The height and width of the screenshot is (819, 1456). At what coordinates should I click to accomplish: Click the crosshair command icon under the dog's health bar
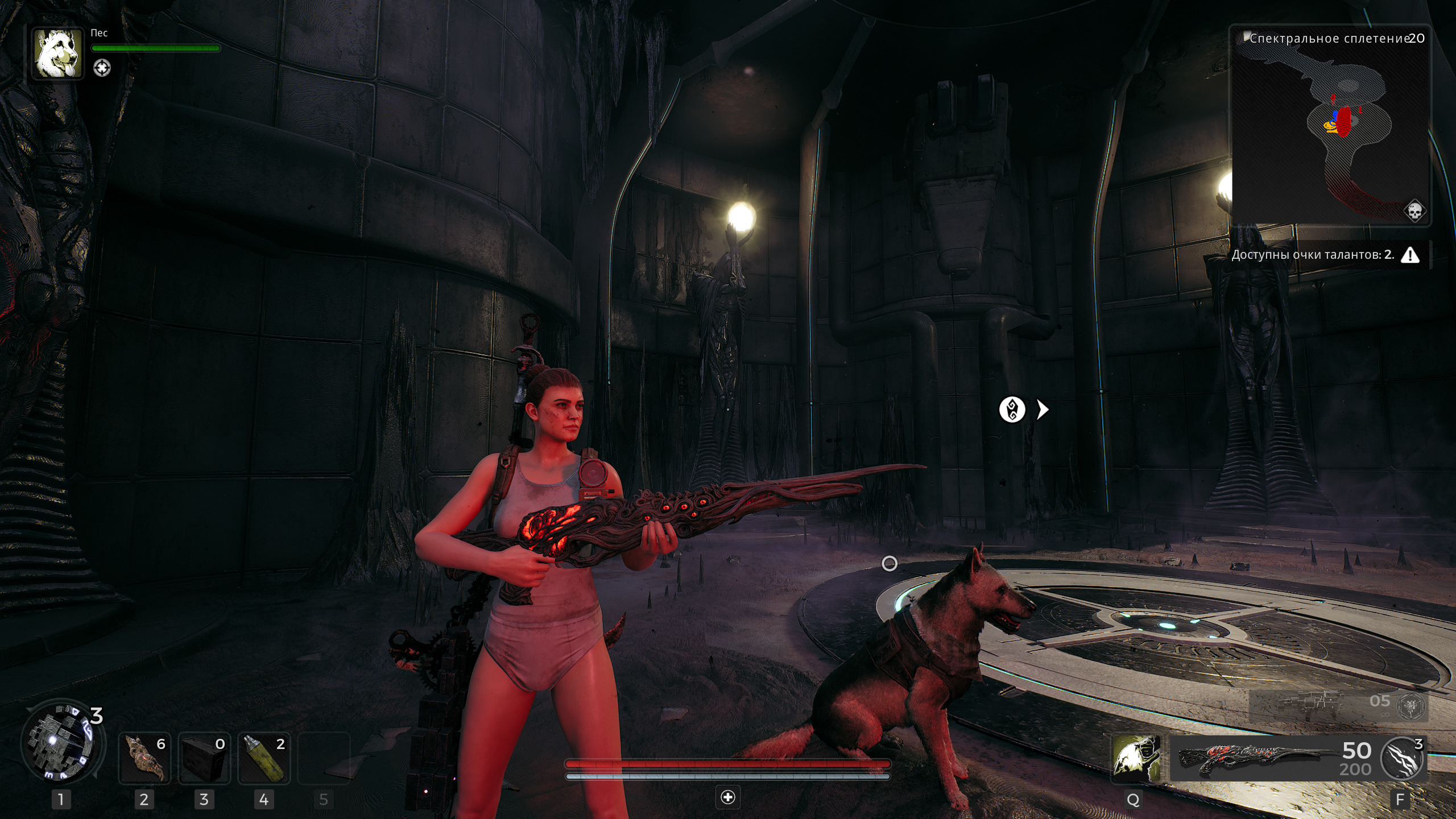click(102, 68)
